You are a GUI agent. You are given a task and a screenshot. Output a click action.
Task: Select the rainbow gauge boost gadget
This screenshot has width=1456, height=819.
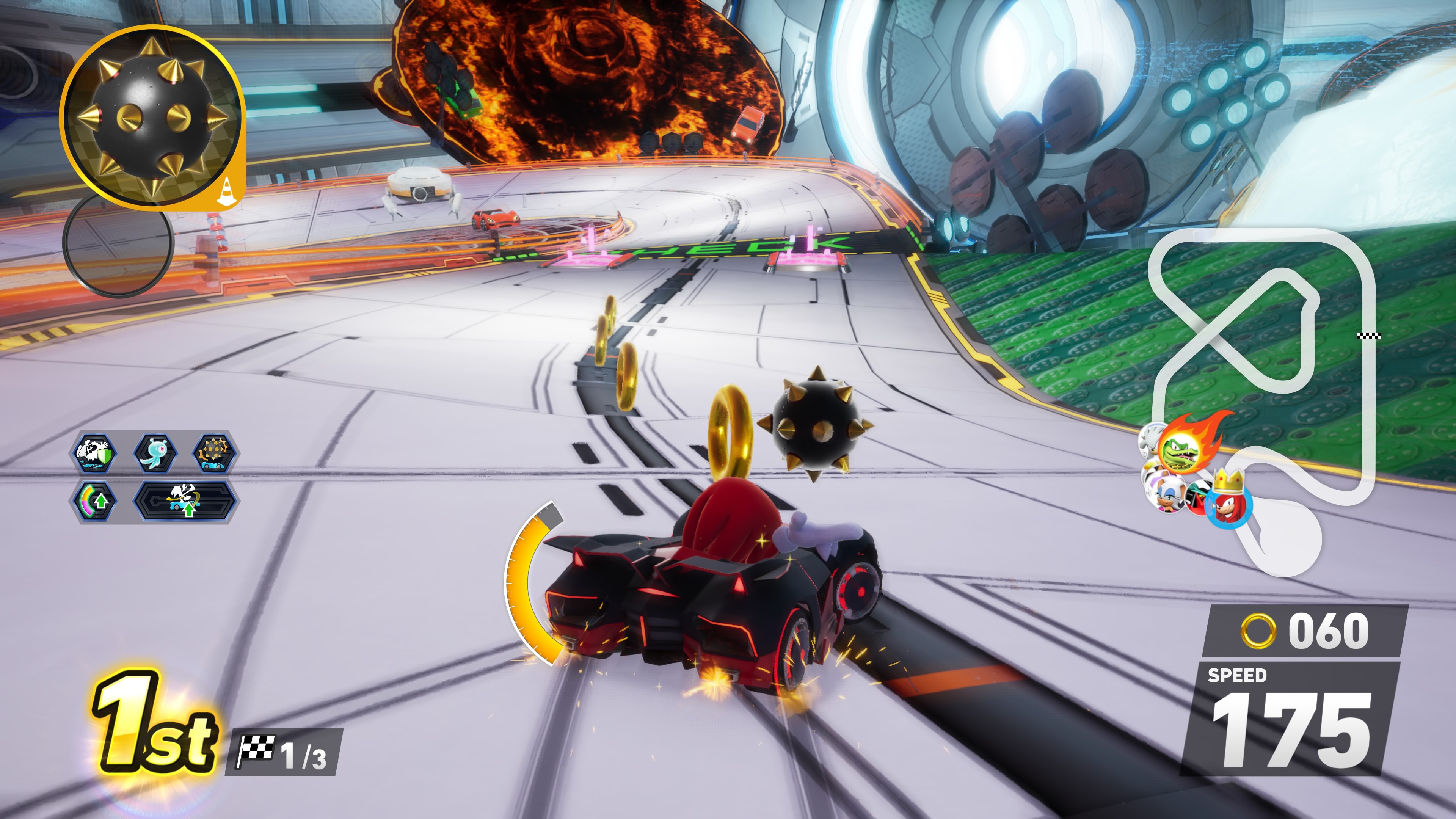tap(95, 501)
